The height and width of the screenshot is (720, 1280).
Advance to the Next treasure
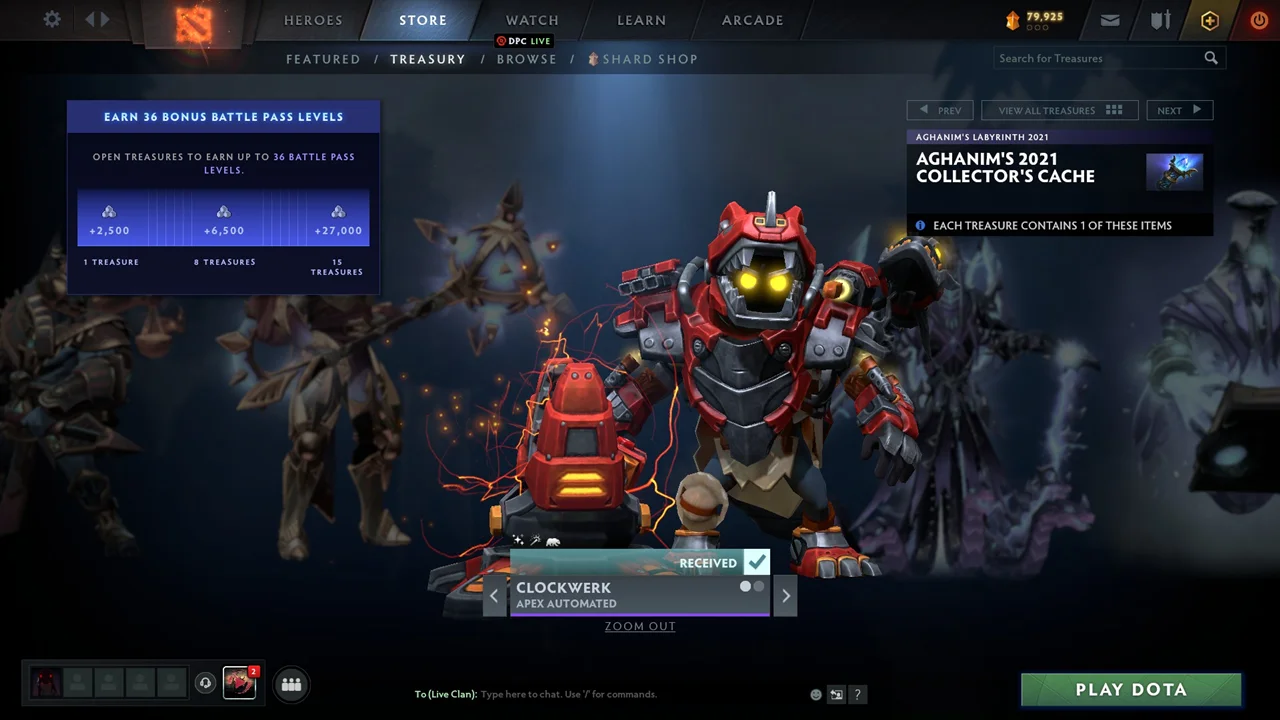[1179, 110]
